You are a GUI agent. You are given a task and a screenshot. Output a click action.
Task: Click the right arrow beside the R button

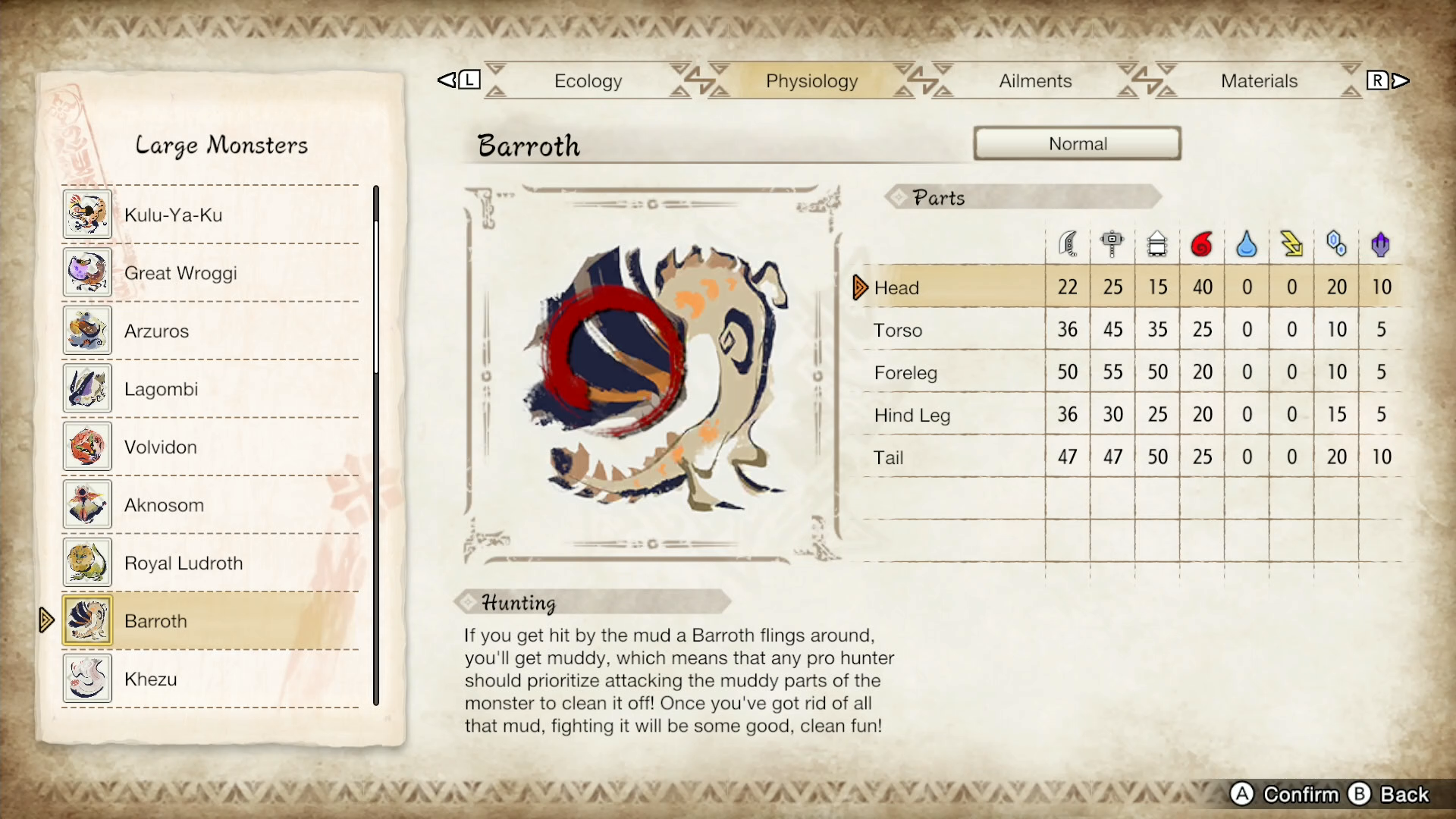click(x=1401, y=79)
